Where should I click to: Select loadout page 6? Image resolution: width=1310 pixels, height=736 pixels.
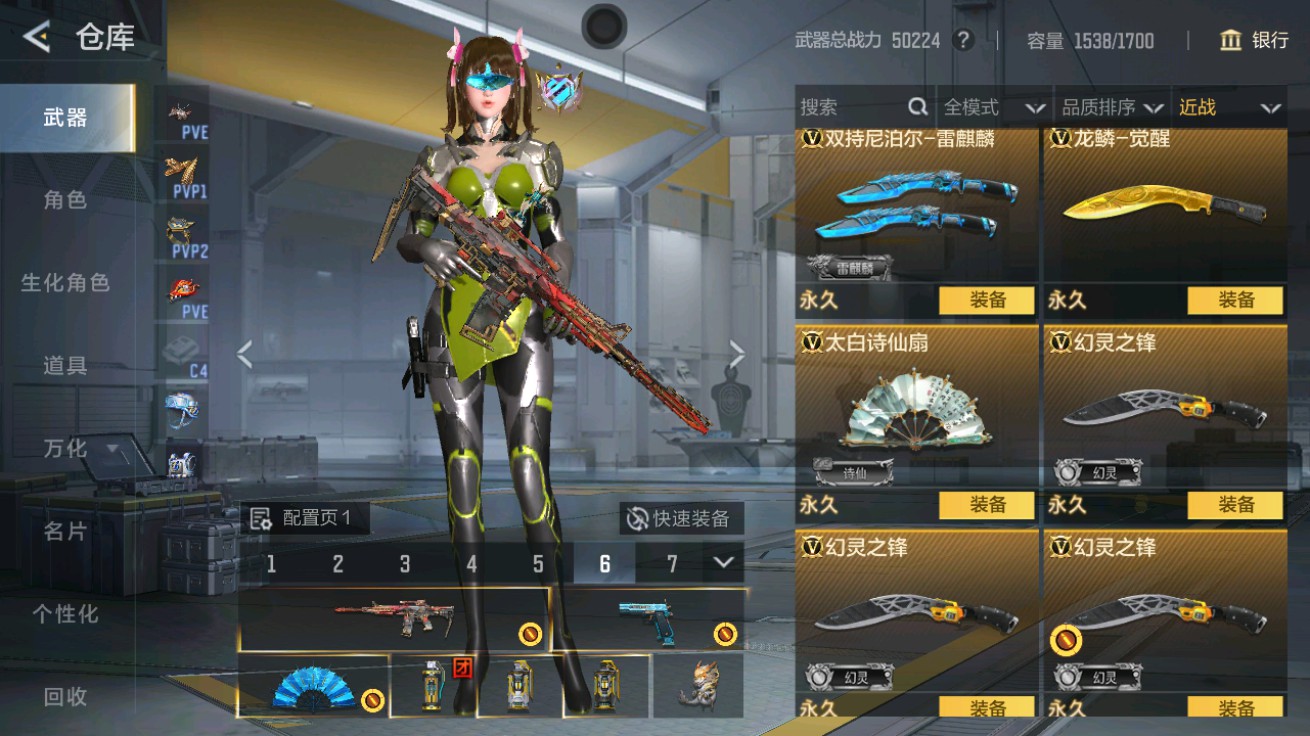pos(604,564)
